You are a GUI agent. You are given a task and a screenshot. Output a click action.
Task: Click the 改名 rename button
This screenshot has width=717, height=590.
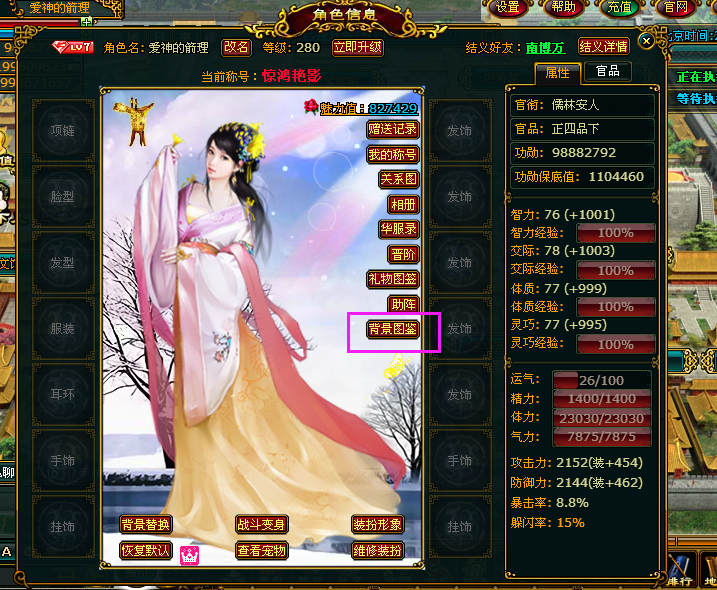(236, 47)
